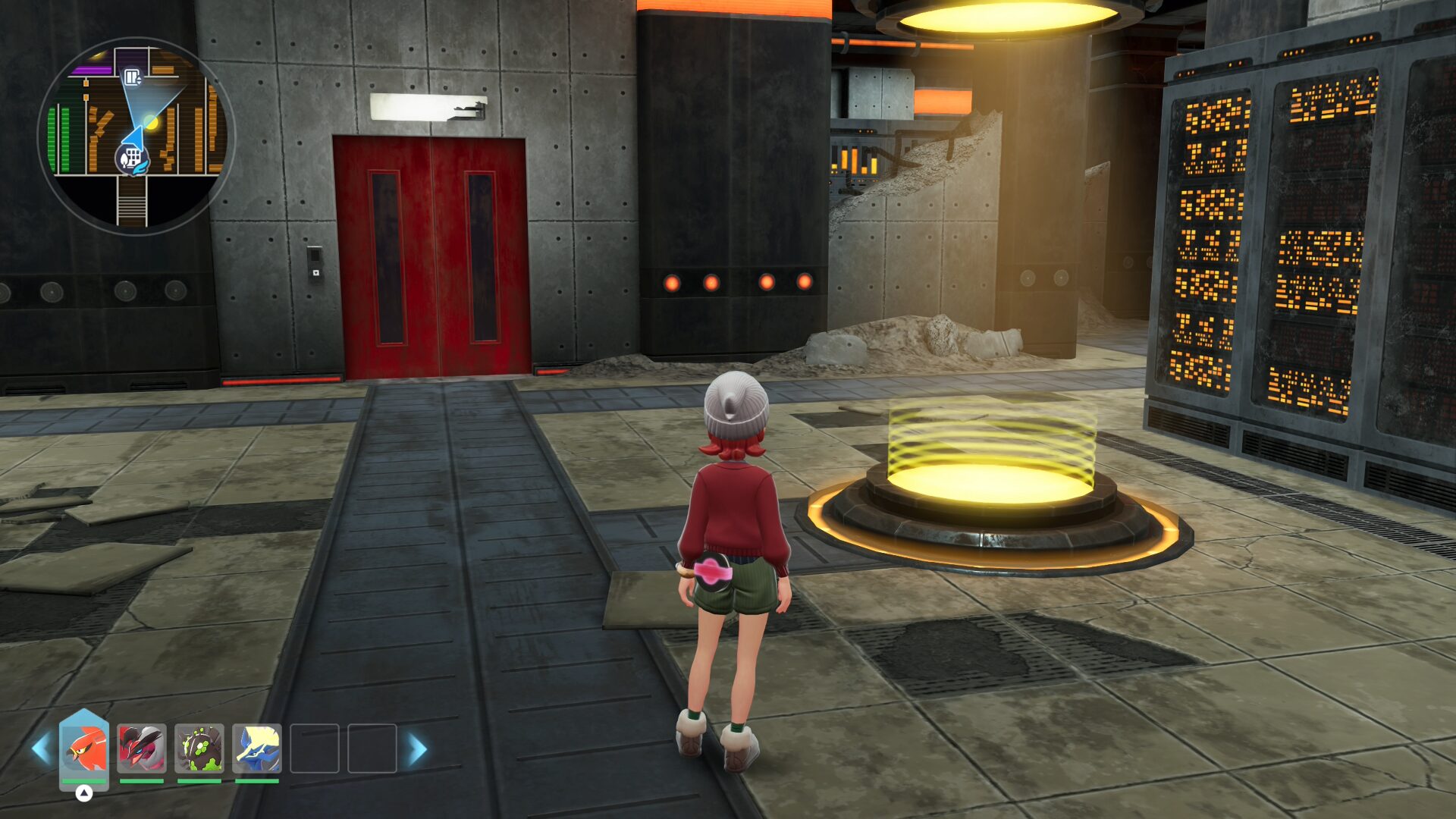Select Talonflame in the party bar
This screenshot has height=819, width=1456.
pos(84,748)
